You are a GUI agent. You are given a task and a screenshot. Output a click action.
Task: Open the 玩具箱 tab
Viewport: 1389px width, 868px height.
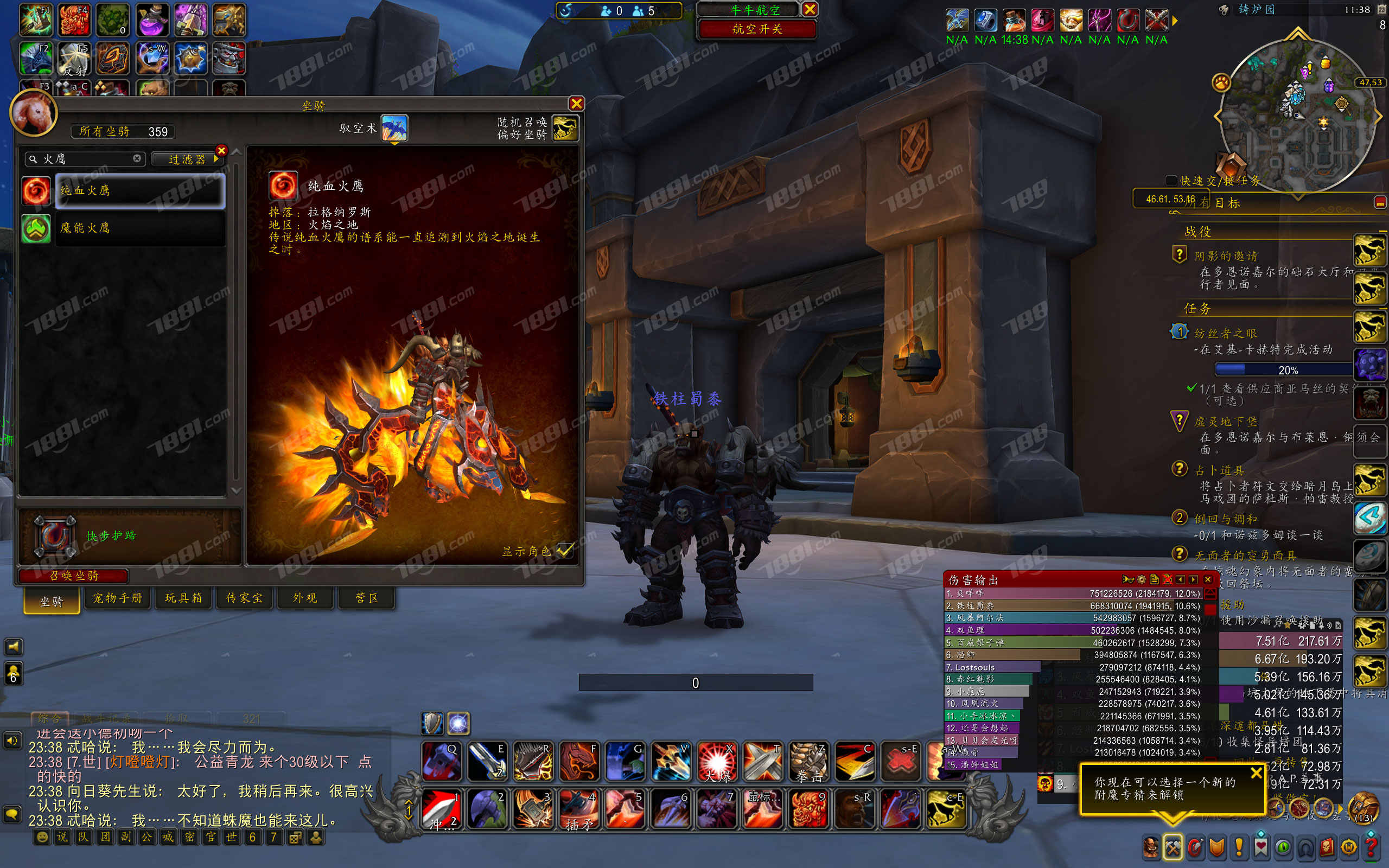click(x=183, y=598)
